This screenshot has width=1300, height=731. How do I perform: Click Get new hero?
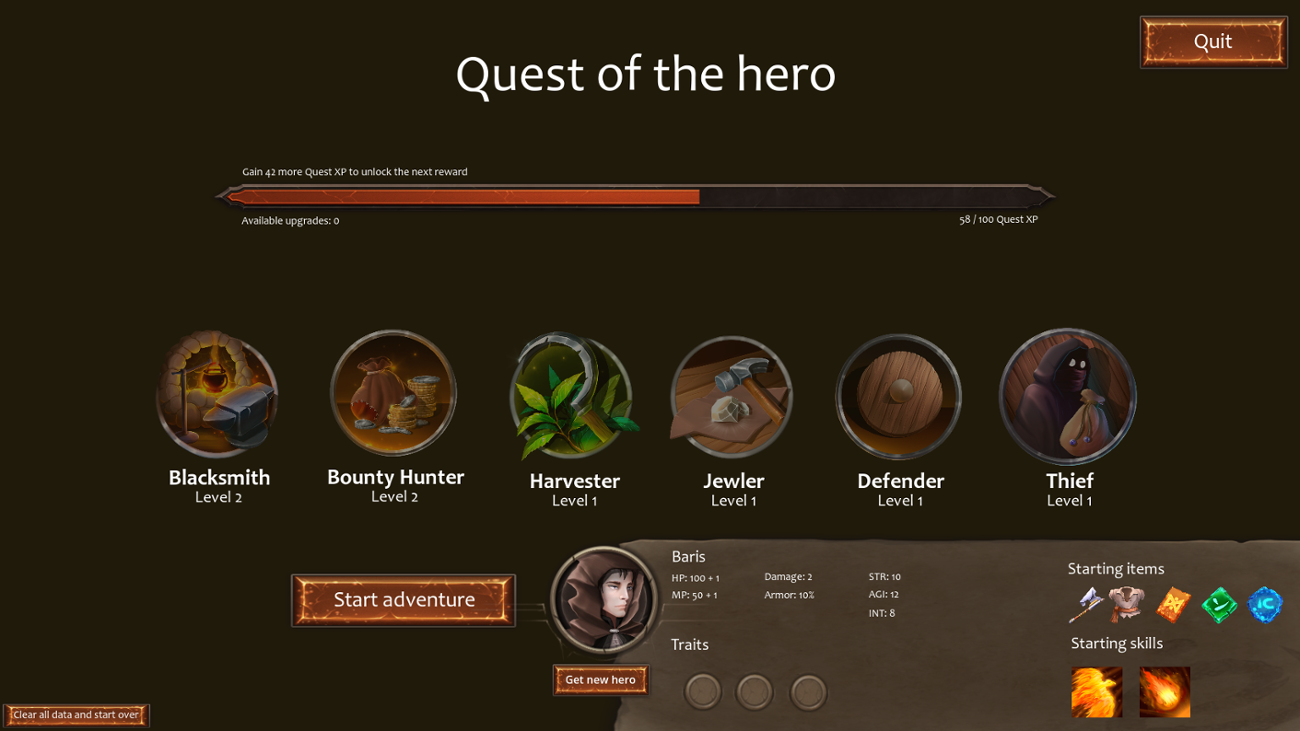pyautogui.click(x=600, y=680)
